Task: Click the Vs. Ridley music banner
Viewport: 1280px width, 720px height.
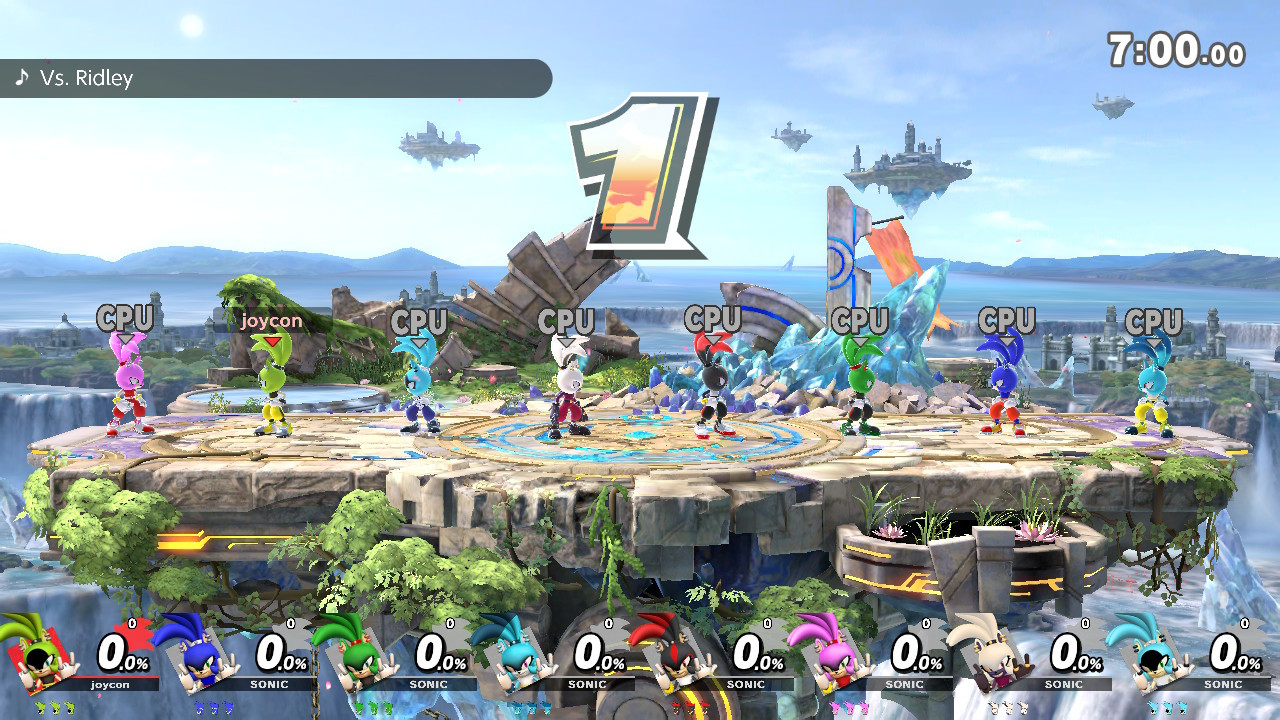Action: [x=275, y=78]
